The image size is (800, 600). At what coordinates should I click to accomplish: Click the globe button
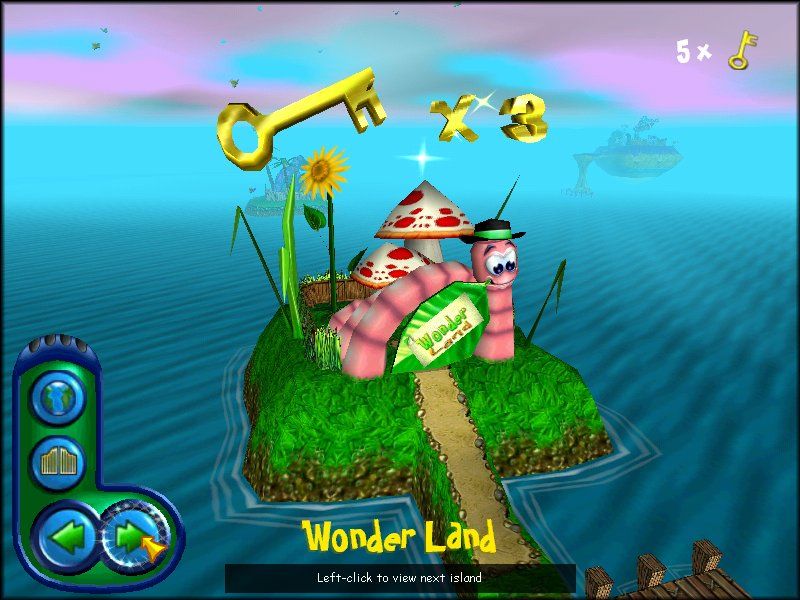57,398
